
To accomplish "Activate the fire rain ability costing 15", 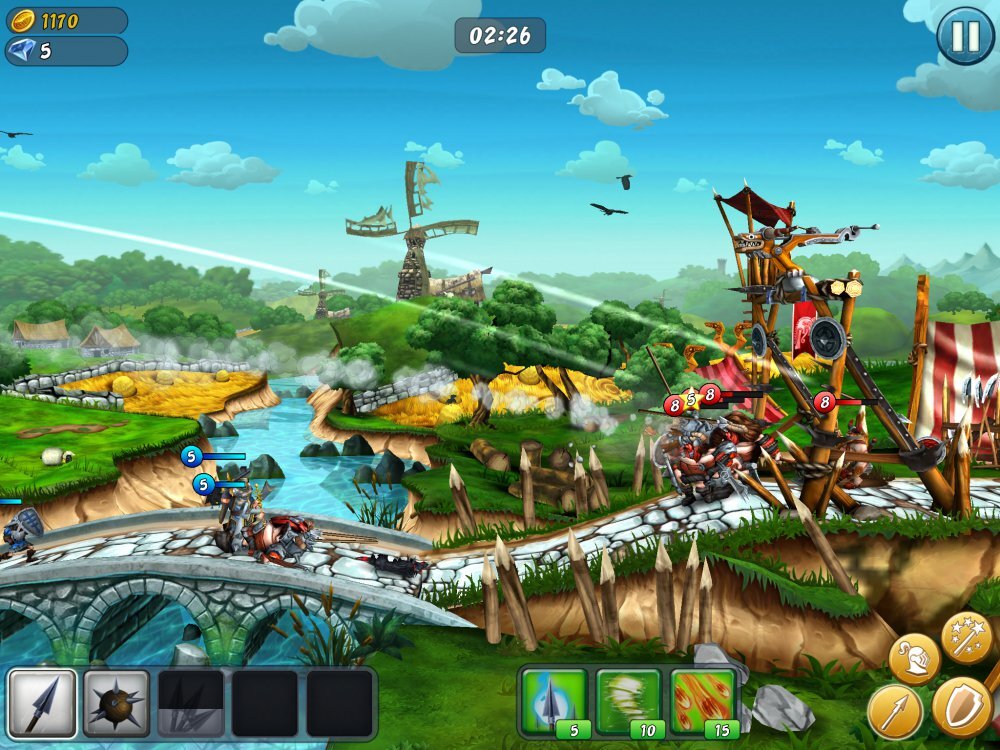I will click(703, 701).
